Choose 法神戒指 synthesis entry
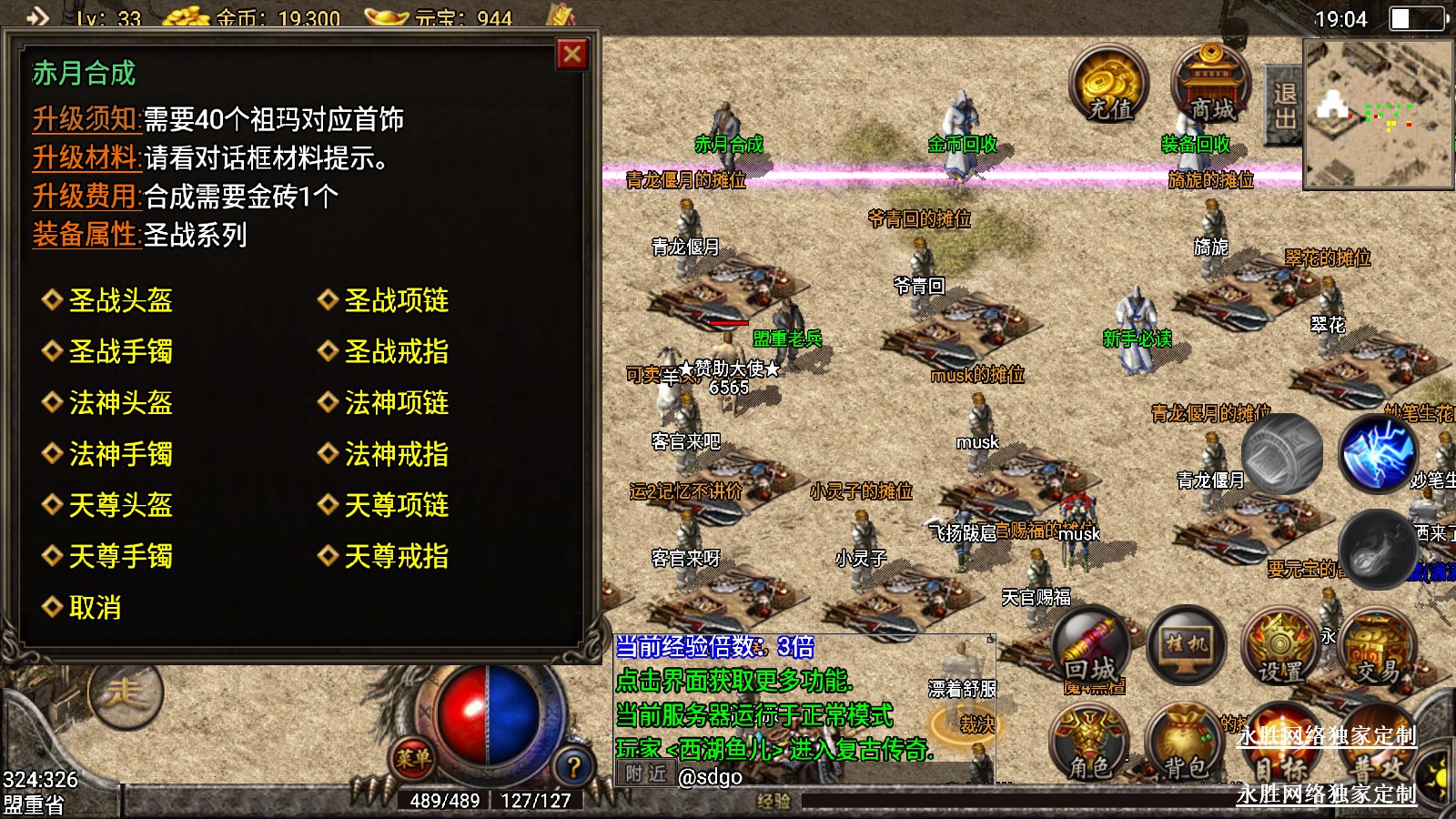Viewport: 1456px width, 819px height. click(x=396, y=454)
